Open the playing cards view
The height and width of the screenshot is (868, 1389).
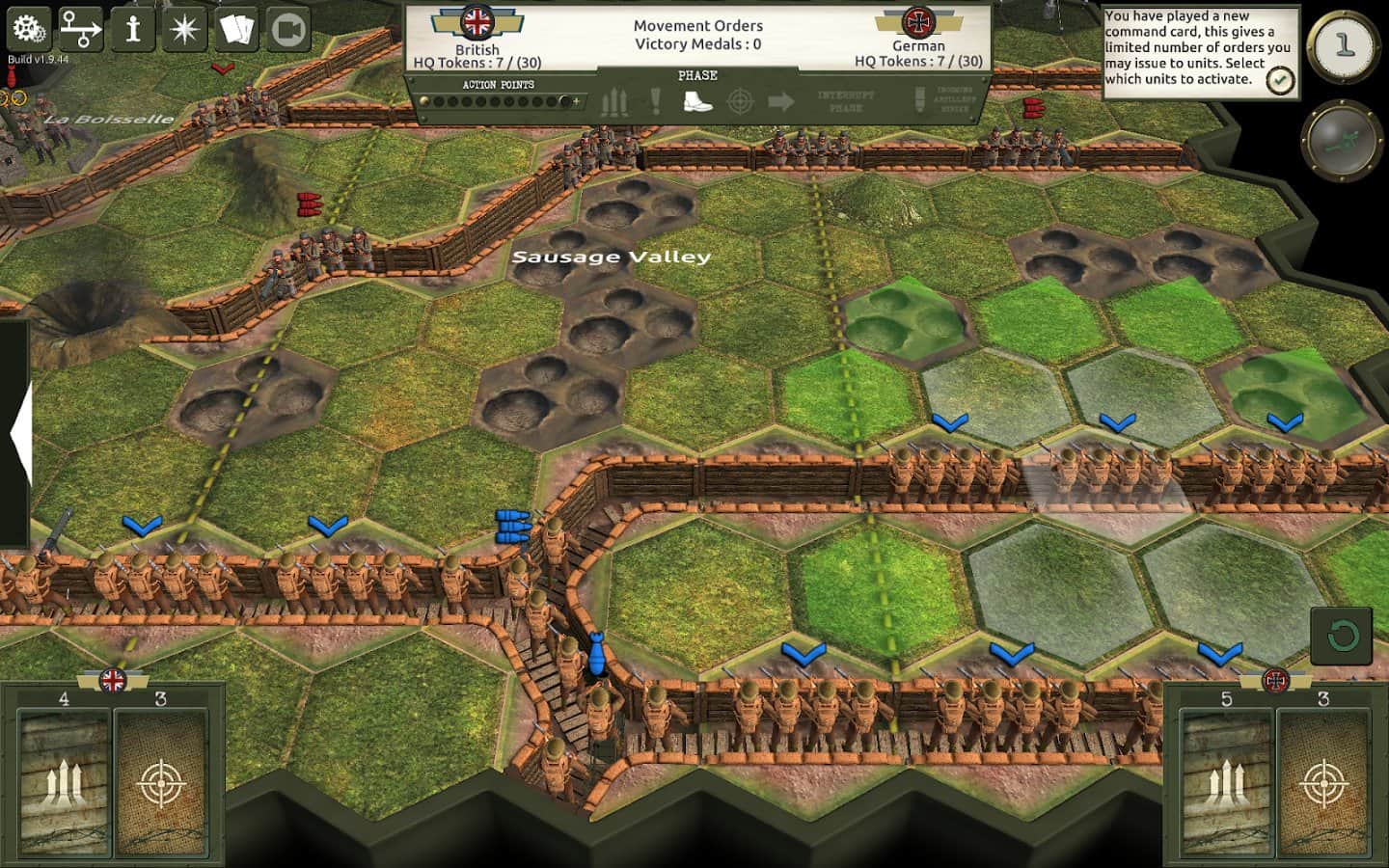236,29
